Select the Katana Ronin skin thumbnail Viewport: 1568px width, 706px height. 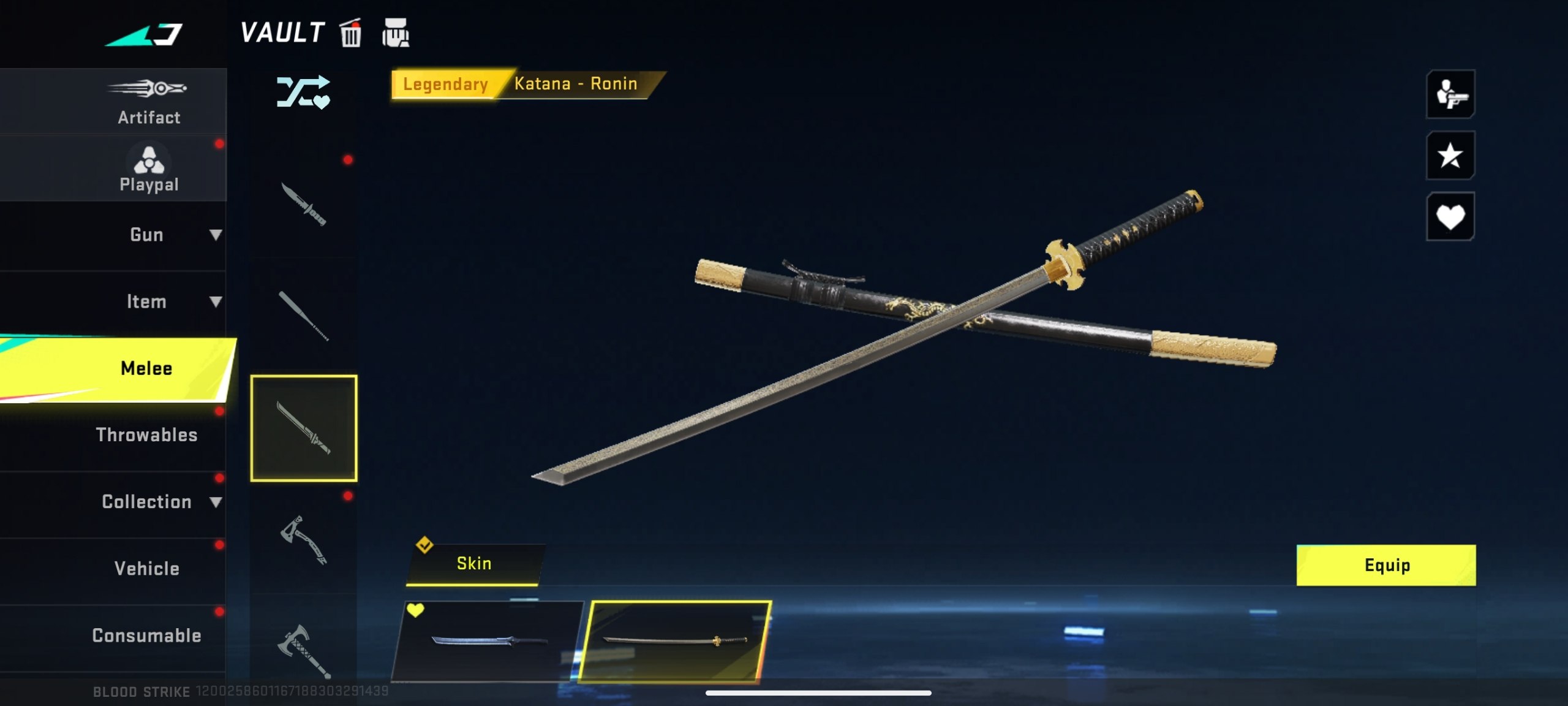[674, 641]
